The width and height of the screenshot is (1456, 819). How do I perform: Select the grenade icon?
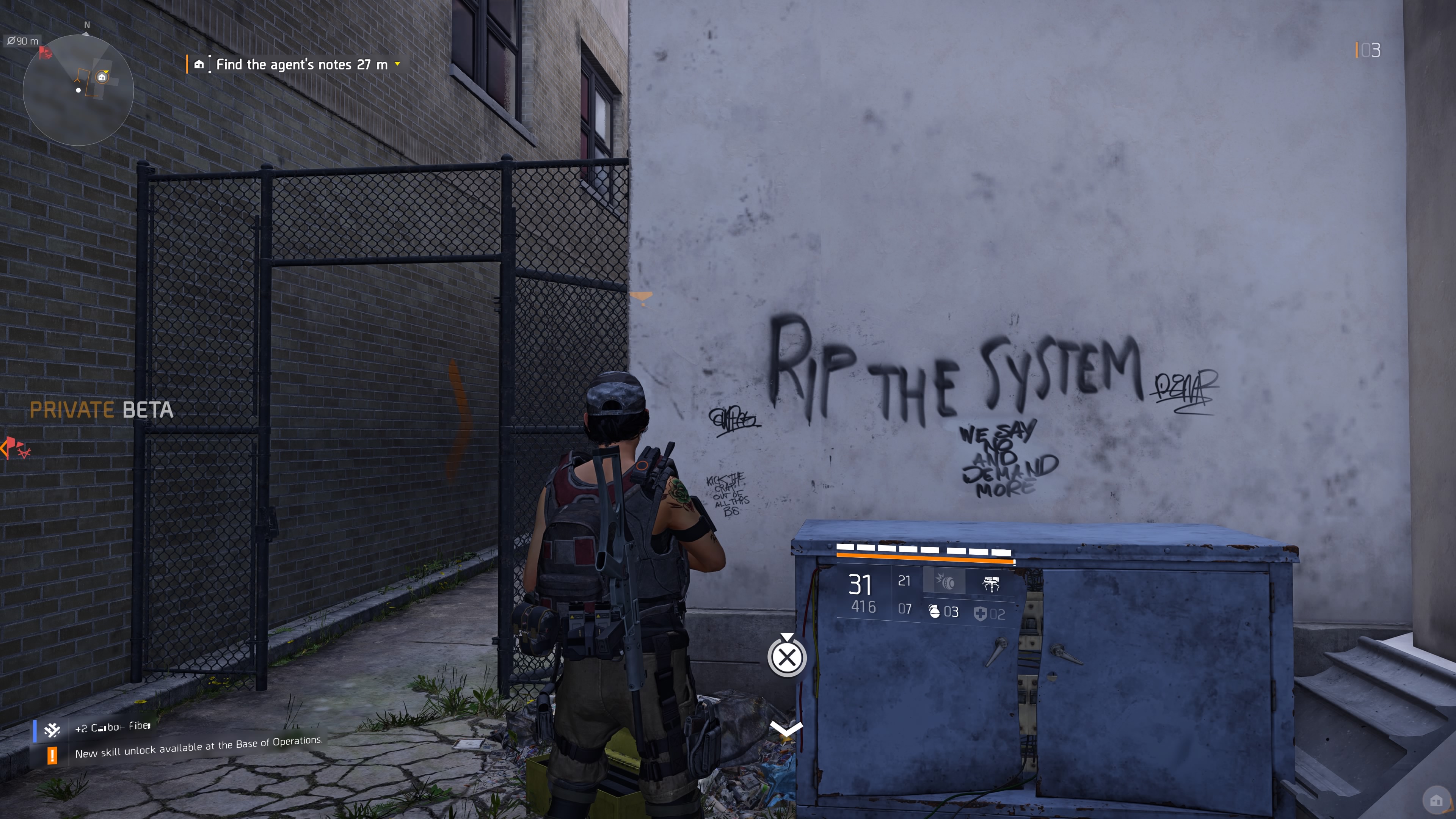(x=934, y=612)
